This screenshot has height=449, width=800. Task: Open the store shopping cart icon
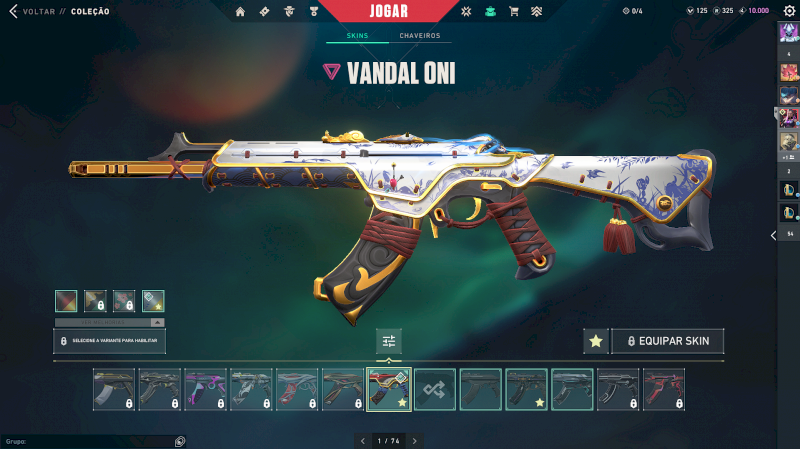[513, 11]
